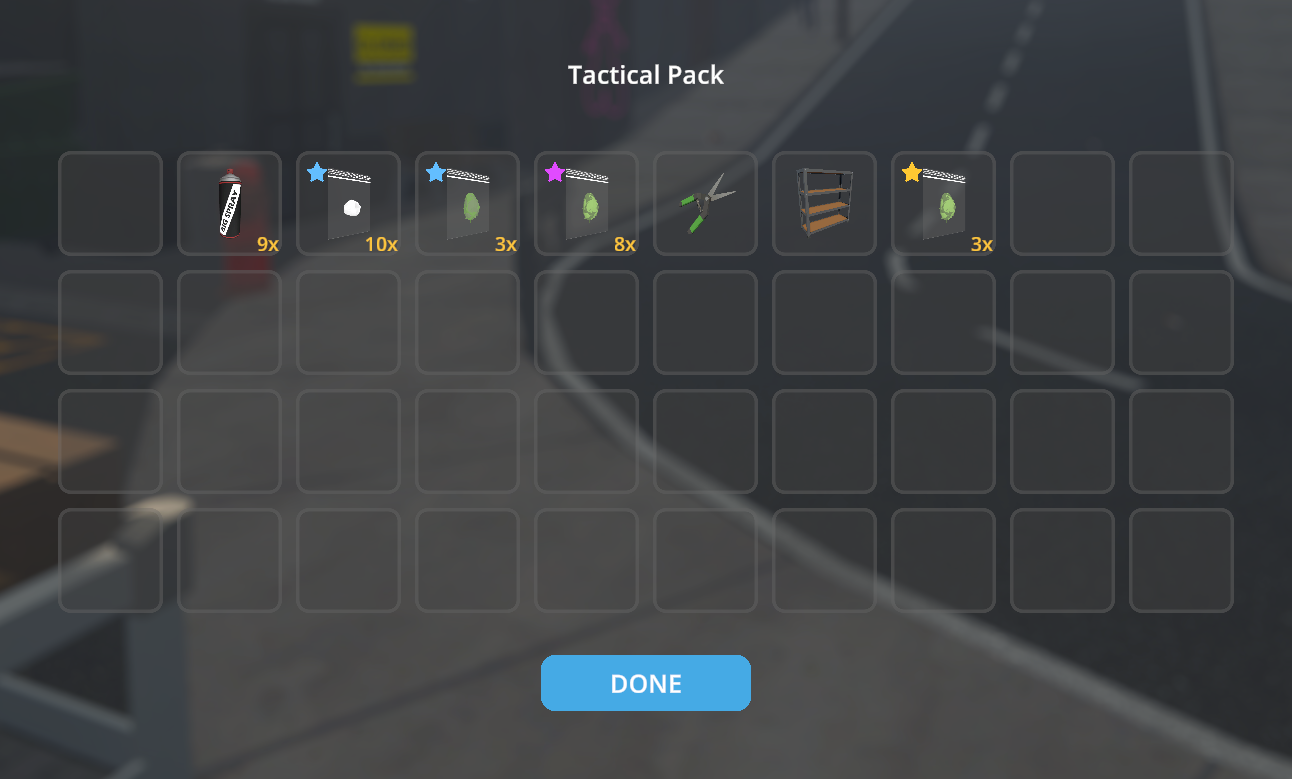Click the Tactical Pack title

645,75
